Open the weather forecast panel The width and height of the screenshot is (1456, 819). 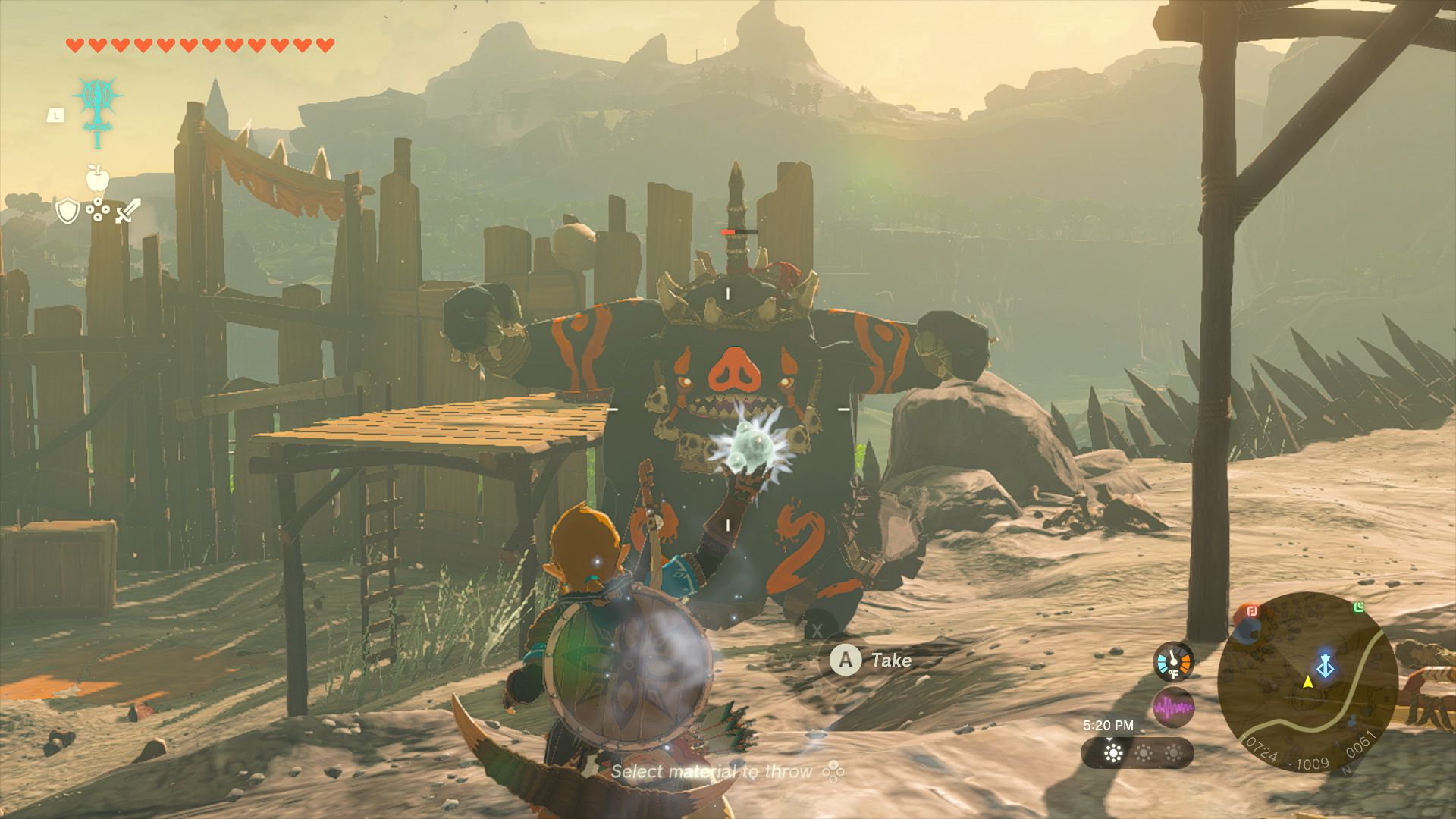[x=1137, y=753]
